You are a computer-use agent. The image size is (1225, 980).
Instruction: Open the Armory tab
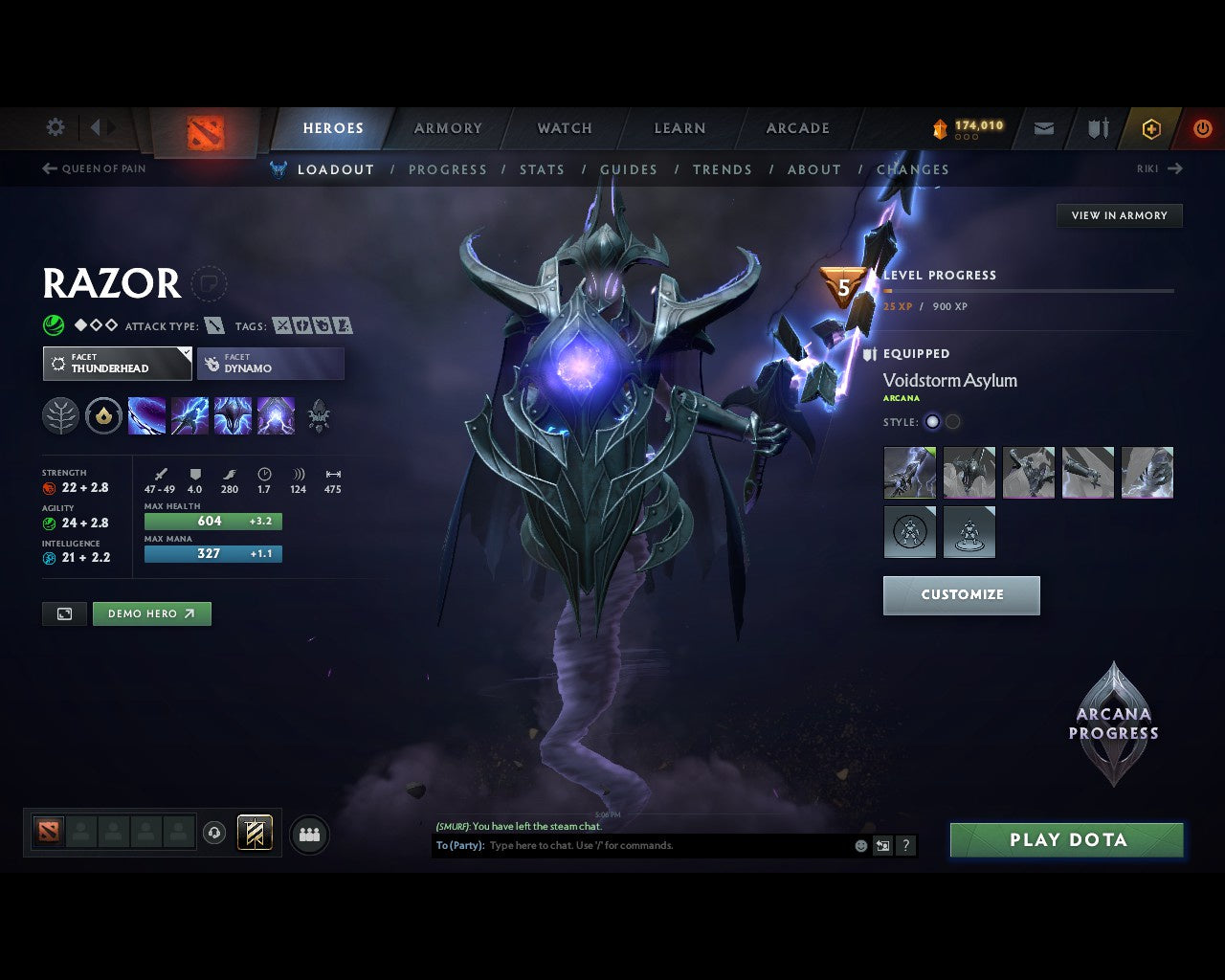pyautogui.click(x=448, y=128)
